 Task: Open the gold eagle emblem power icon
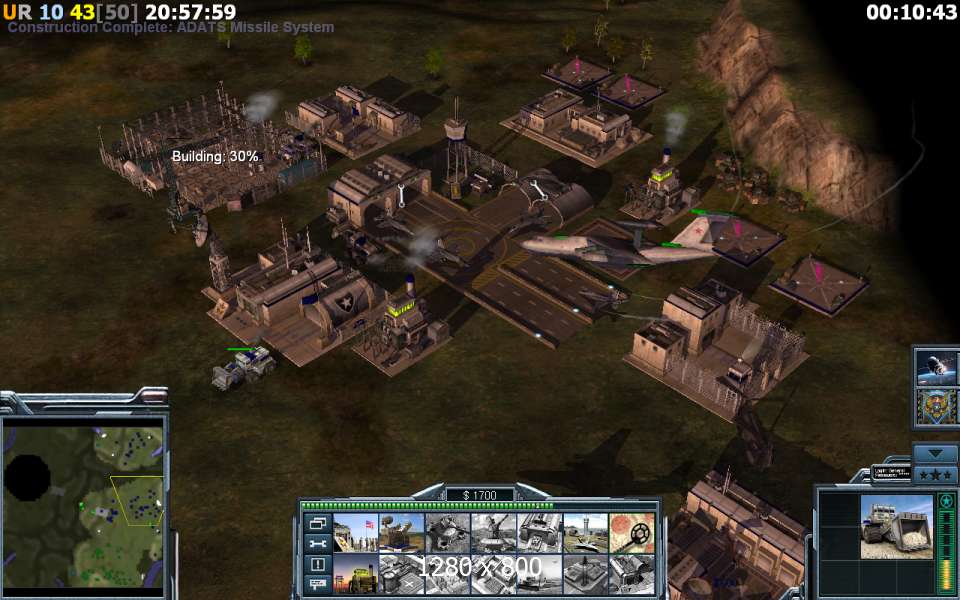point(937,407)
